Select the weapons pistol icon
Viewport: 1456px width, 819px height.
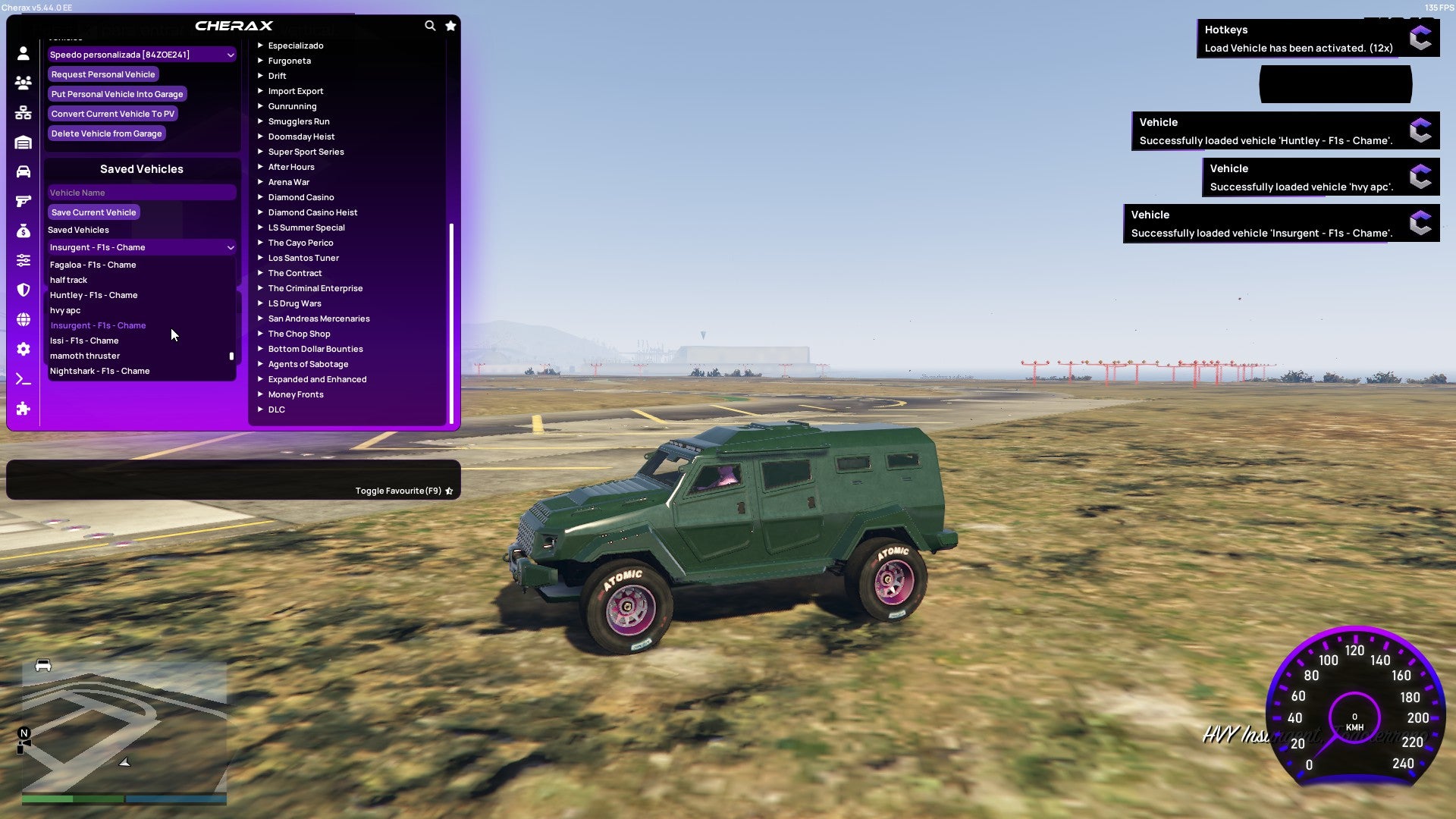point(23,200)
